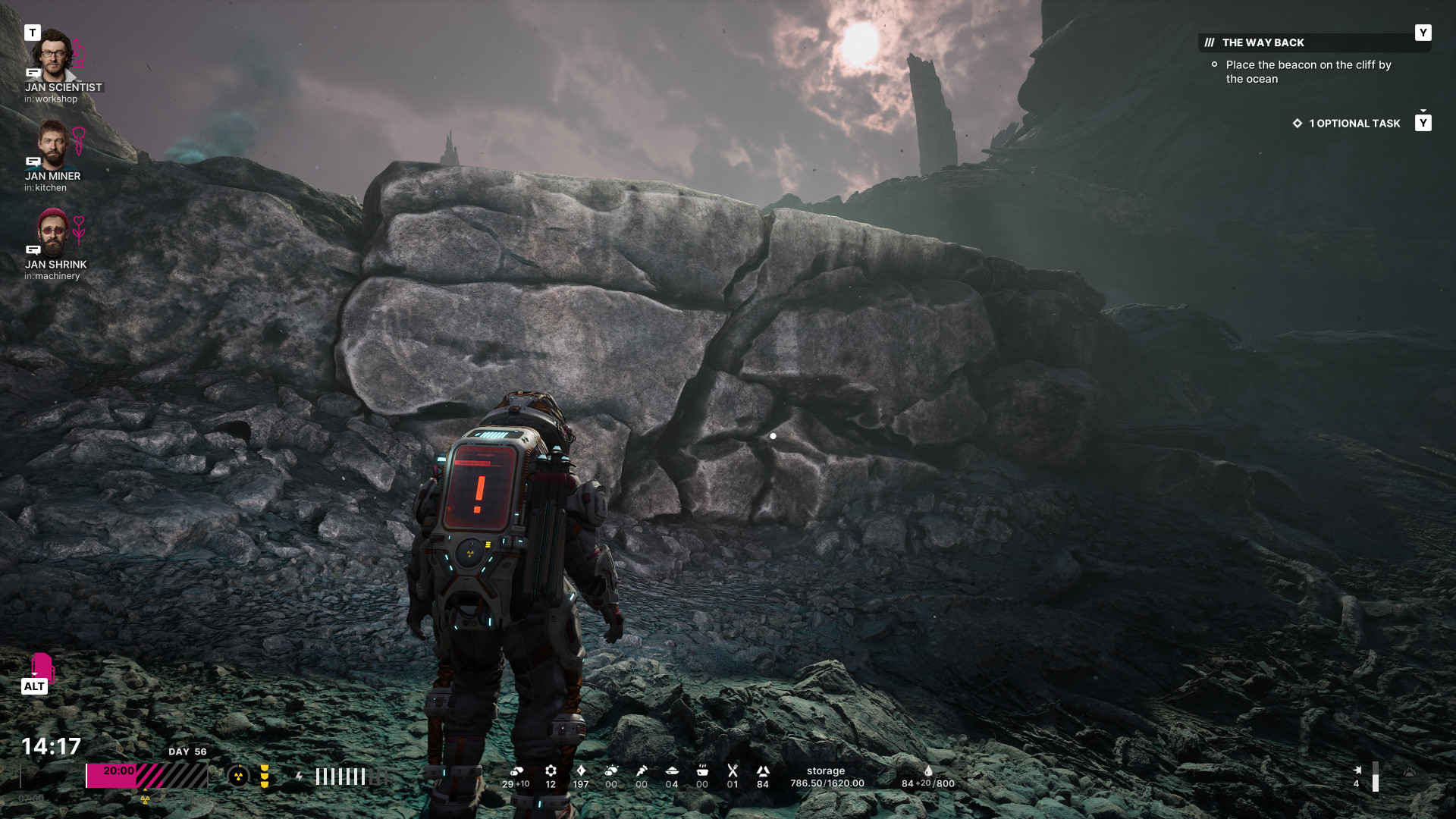The width and height of the screenshot is (1456, 819).
Task: Select Jan Miner's portrait
Action: click(52, 144)
